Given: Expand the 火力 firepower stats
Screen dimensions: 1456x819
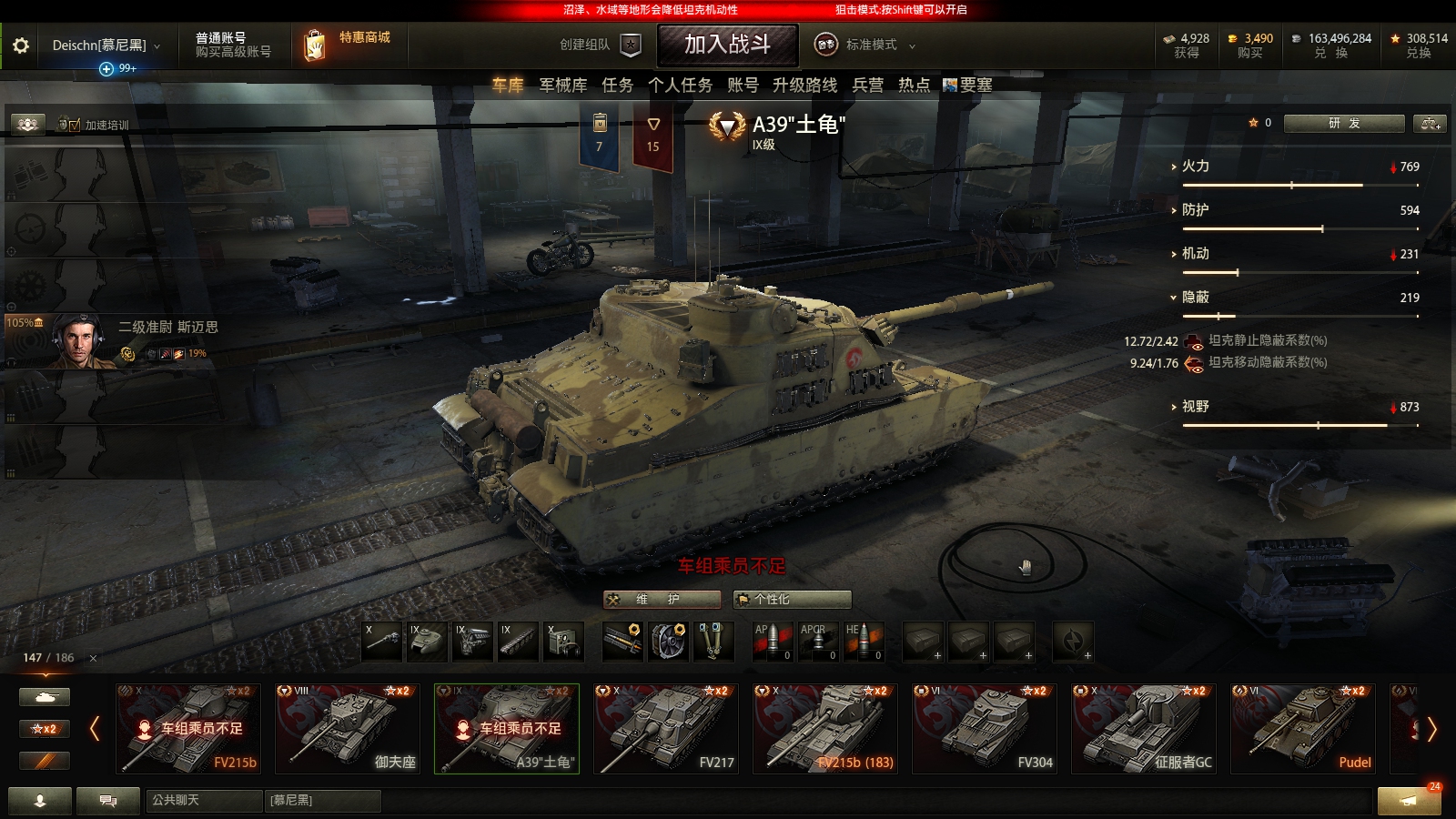Looking at the screenshot, I should (x=1195, y=167).
